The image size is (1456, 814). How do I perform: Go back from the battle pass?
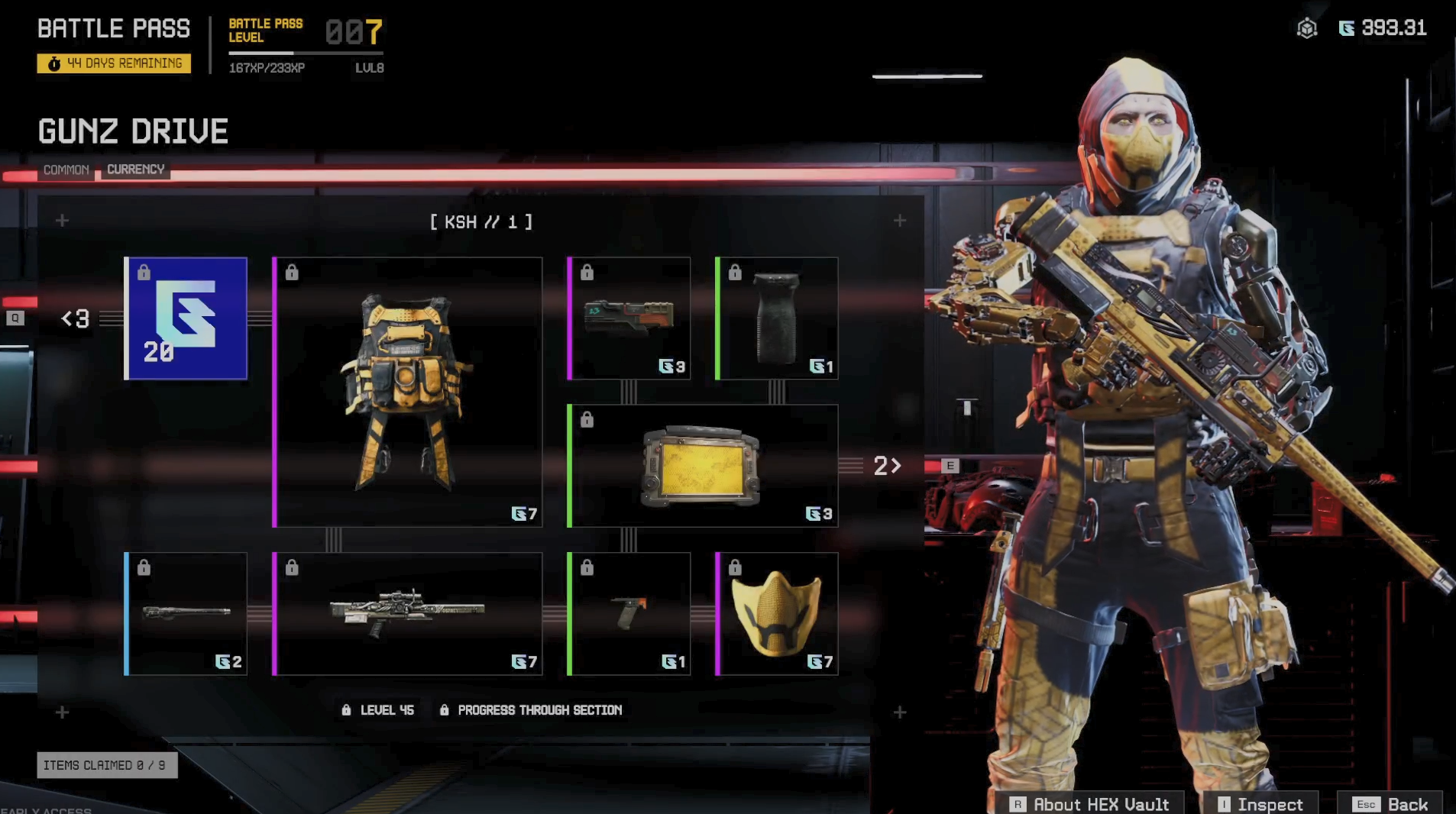pos(1390,804)
